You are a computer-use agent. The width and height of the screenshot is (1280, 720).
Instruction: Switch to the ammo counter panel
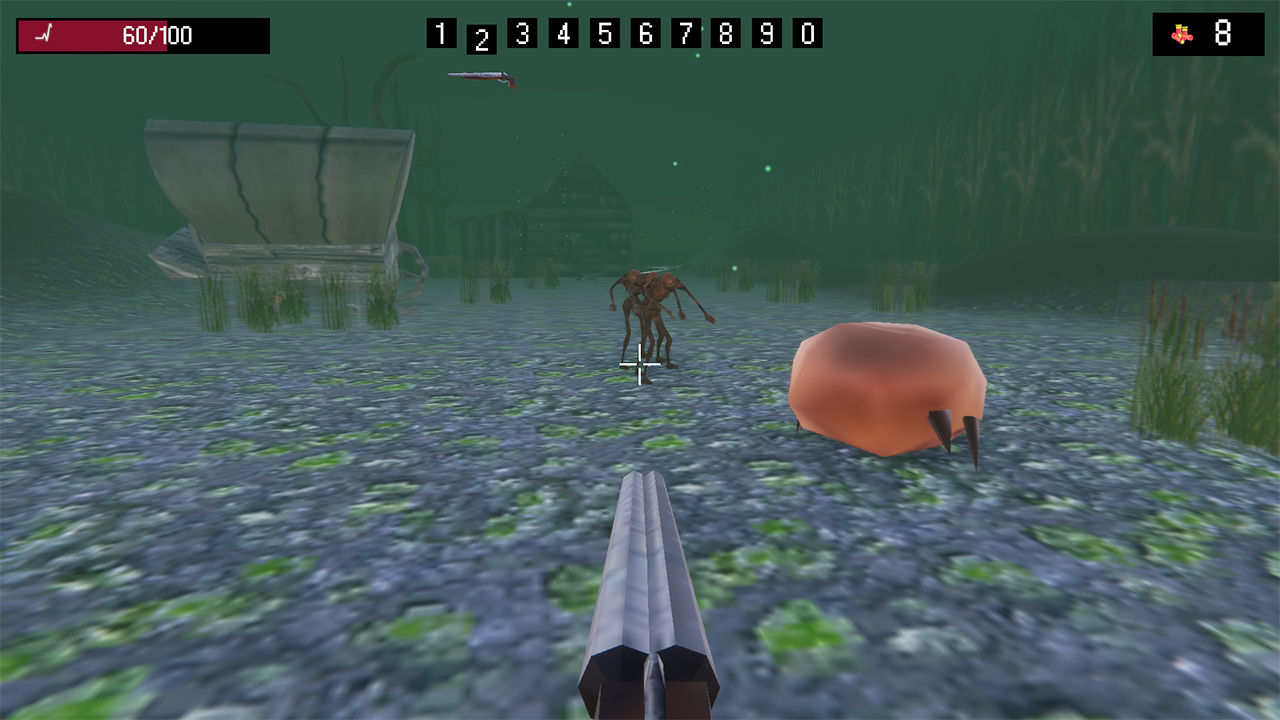pyautogui.click(x=1208, y=31)
